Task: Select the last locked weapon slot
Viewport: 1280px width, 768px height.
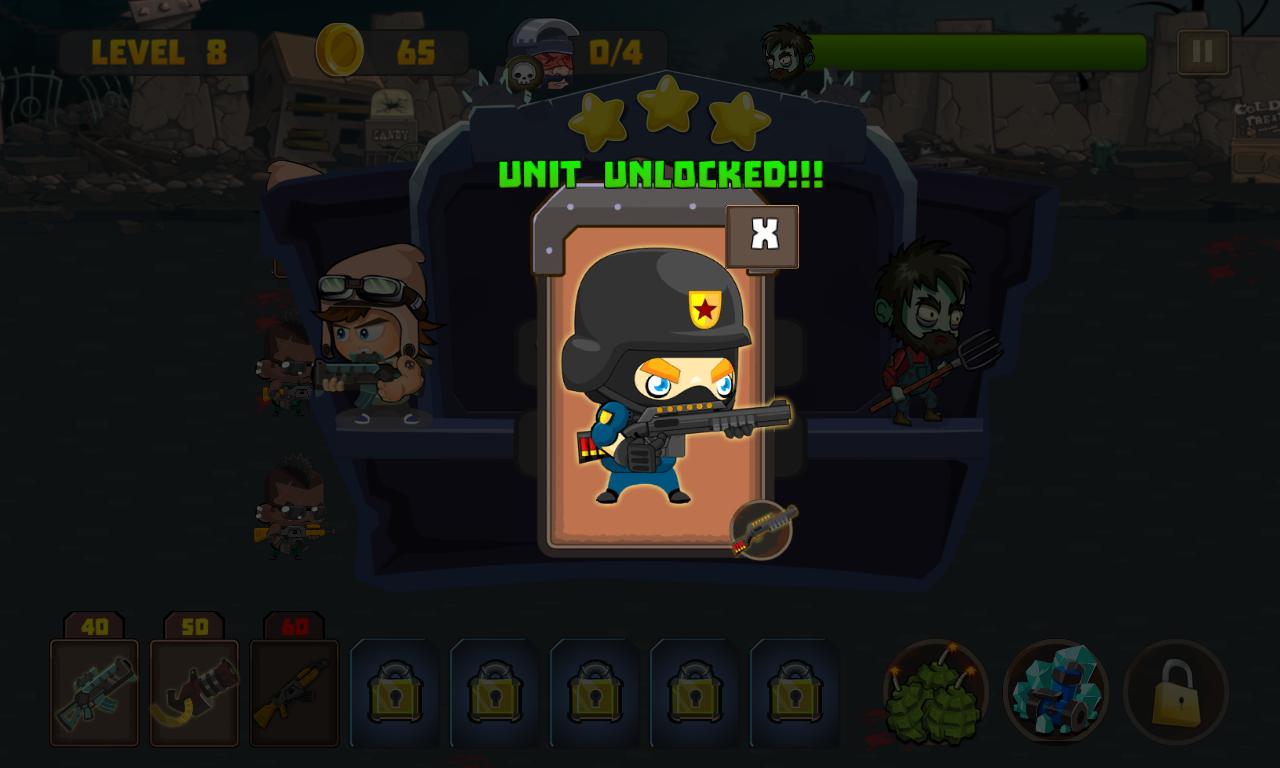Action: click(794, 692)
